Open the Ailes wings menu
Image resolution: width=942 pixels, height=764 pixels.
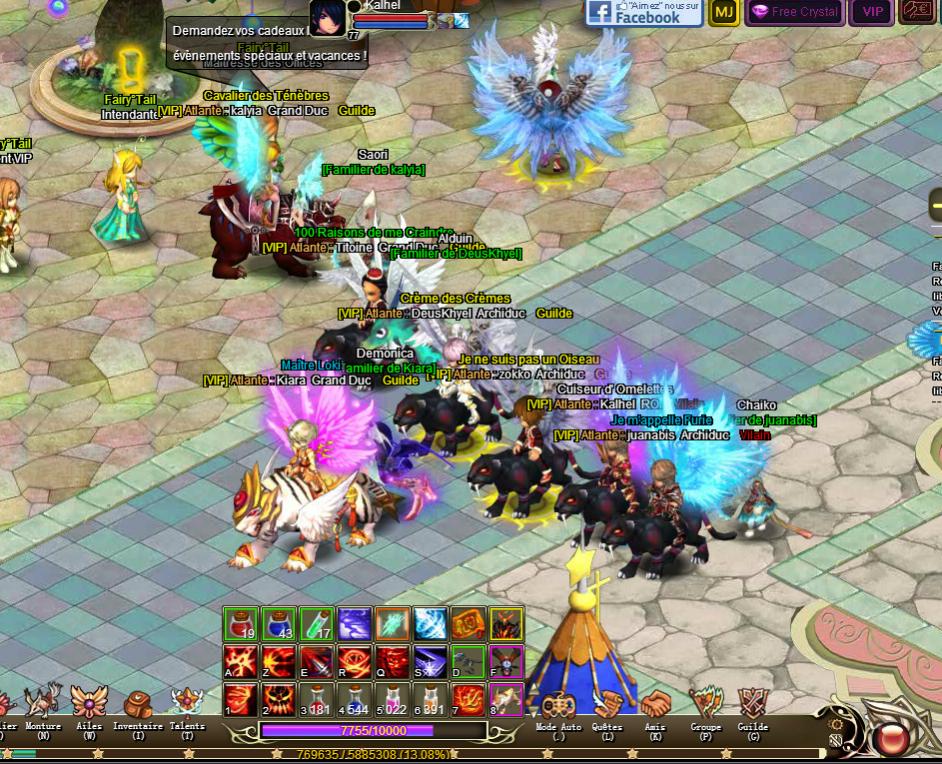tap(89, 702)
